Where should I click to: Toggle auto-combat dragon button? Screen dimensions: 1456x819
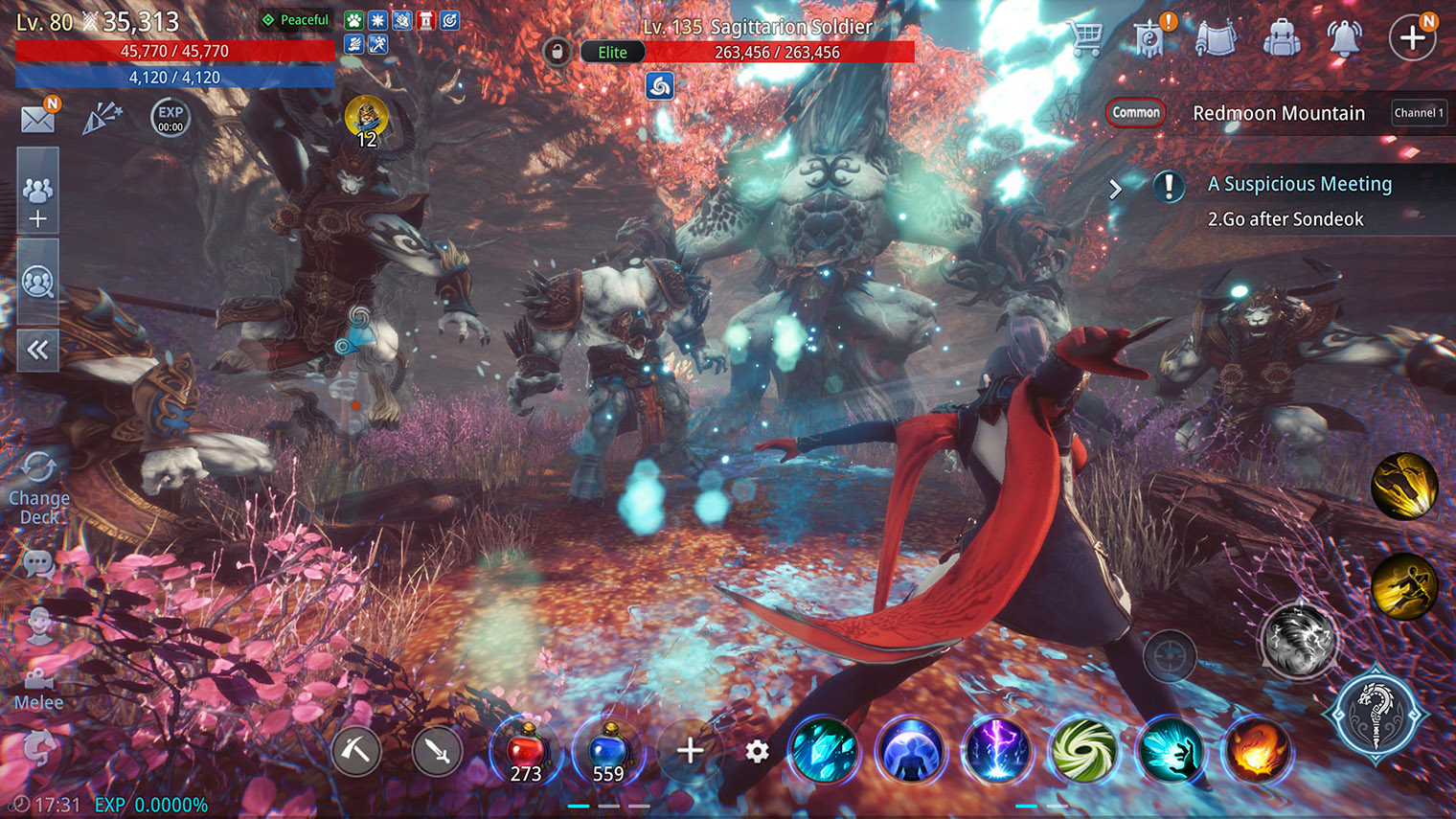1377,714
